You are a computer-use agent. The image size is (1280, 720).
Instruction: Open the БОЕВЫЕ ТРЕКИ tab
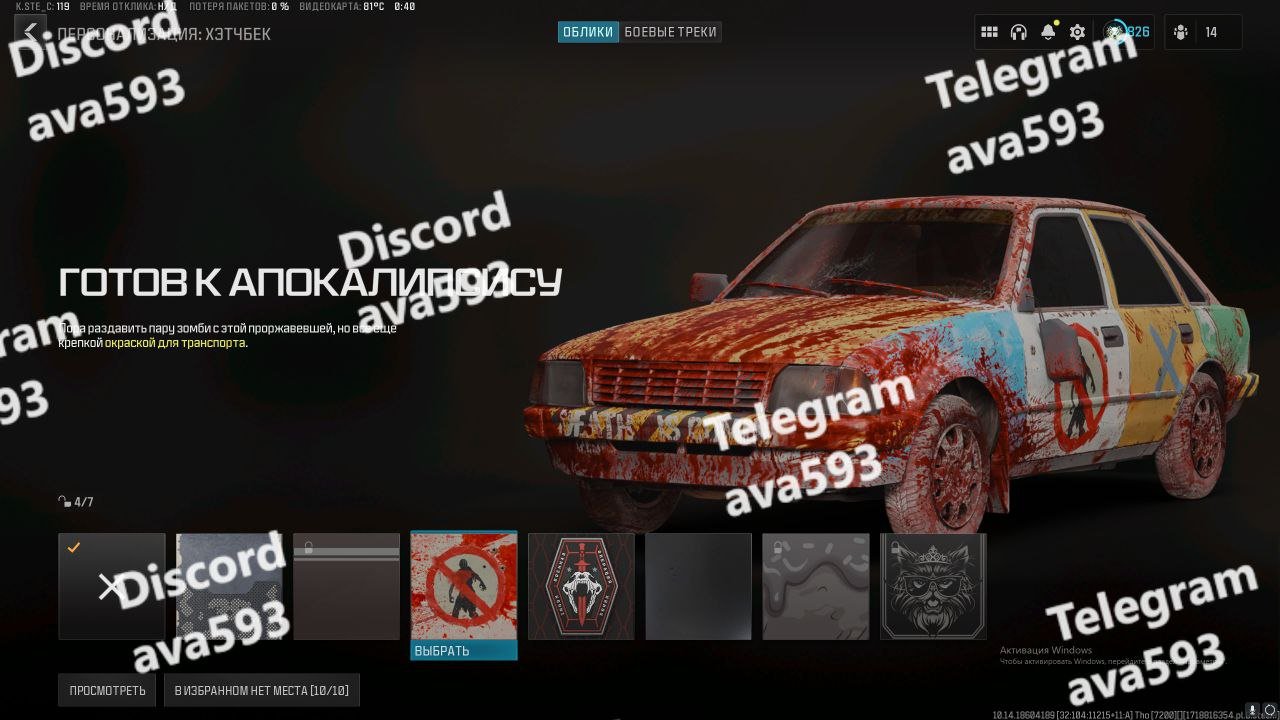coord(670,32)
